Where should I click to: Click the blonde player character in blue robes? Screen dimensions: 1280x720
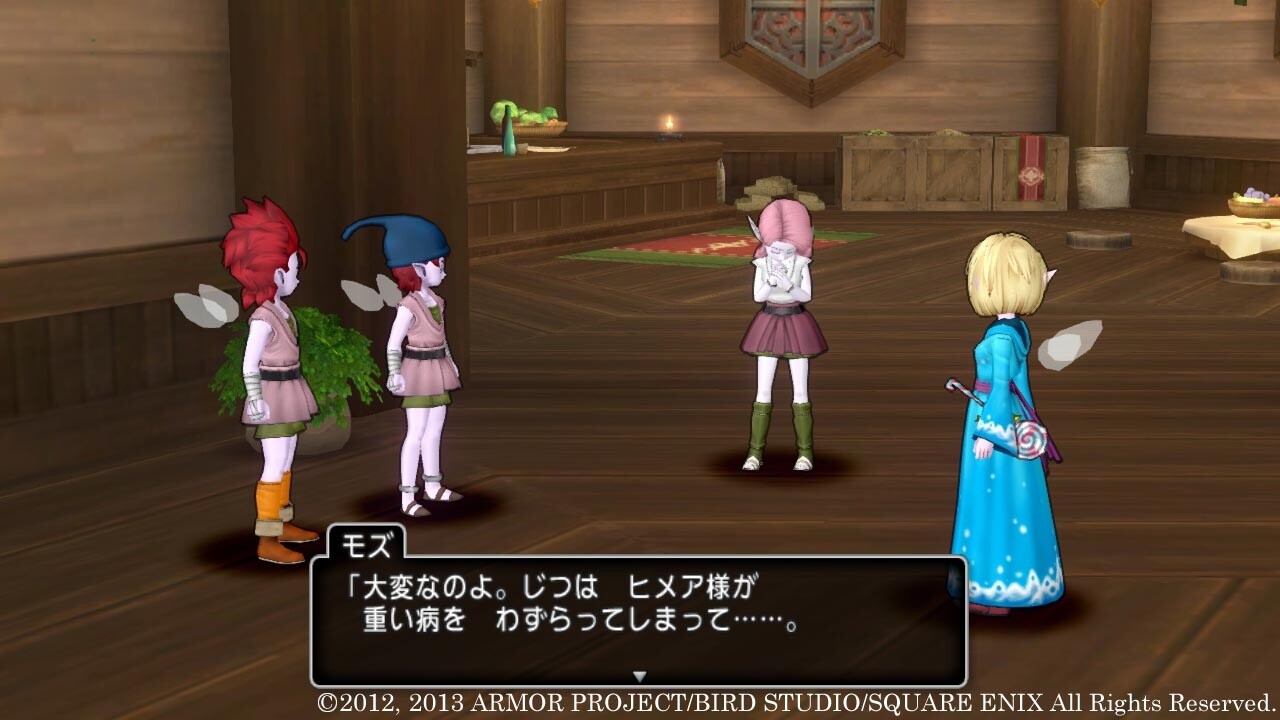click(1005, 380)
